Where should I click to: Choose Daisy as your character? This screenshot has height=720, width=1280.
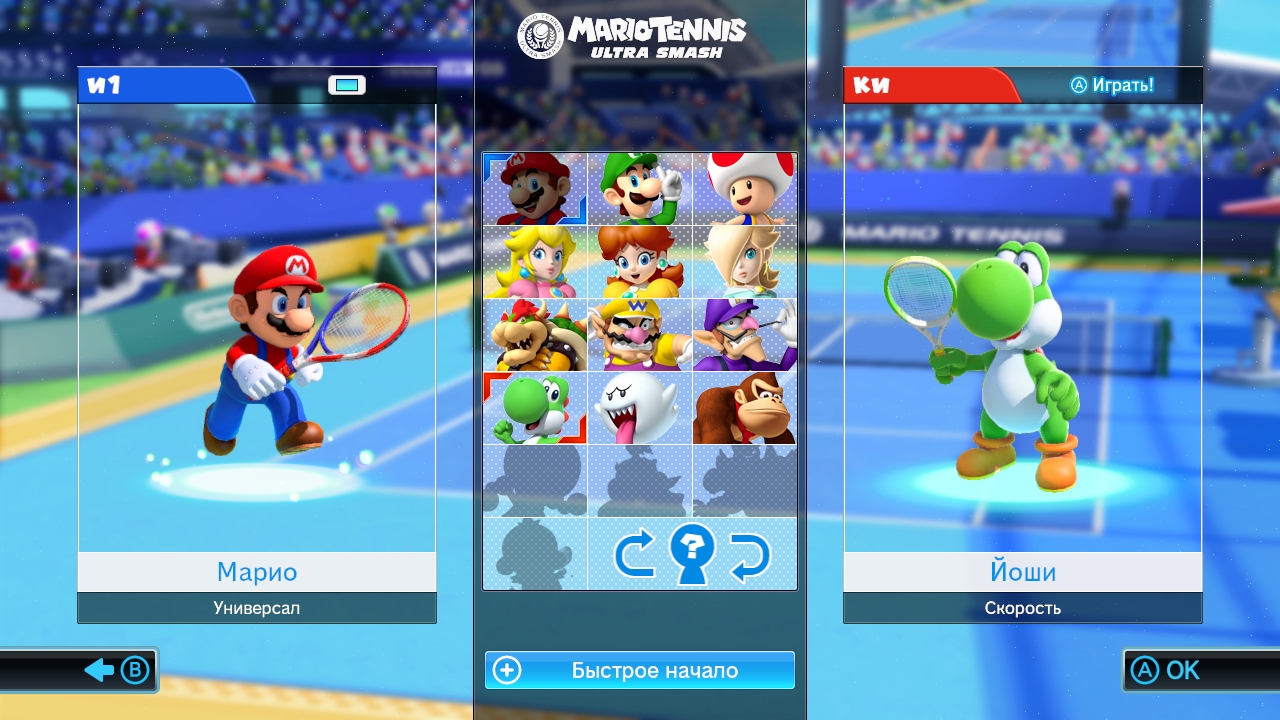coord(640,262)
